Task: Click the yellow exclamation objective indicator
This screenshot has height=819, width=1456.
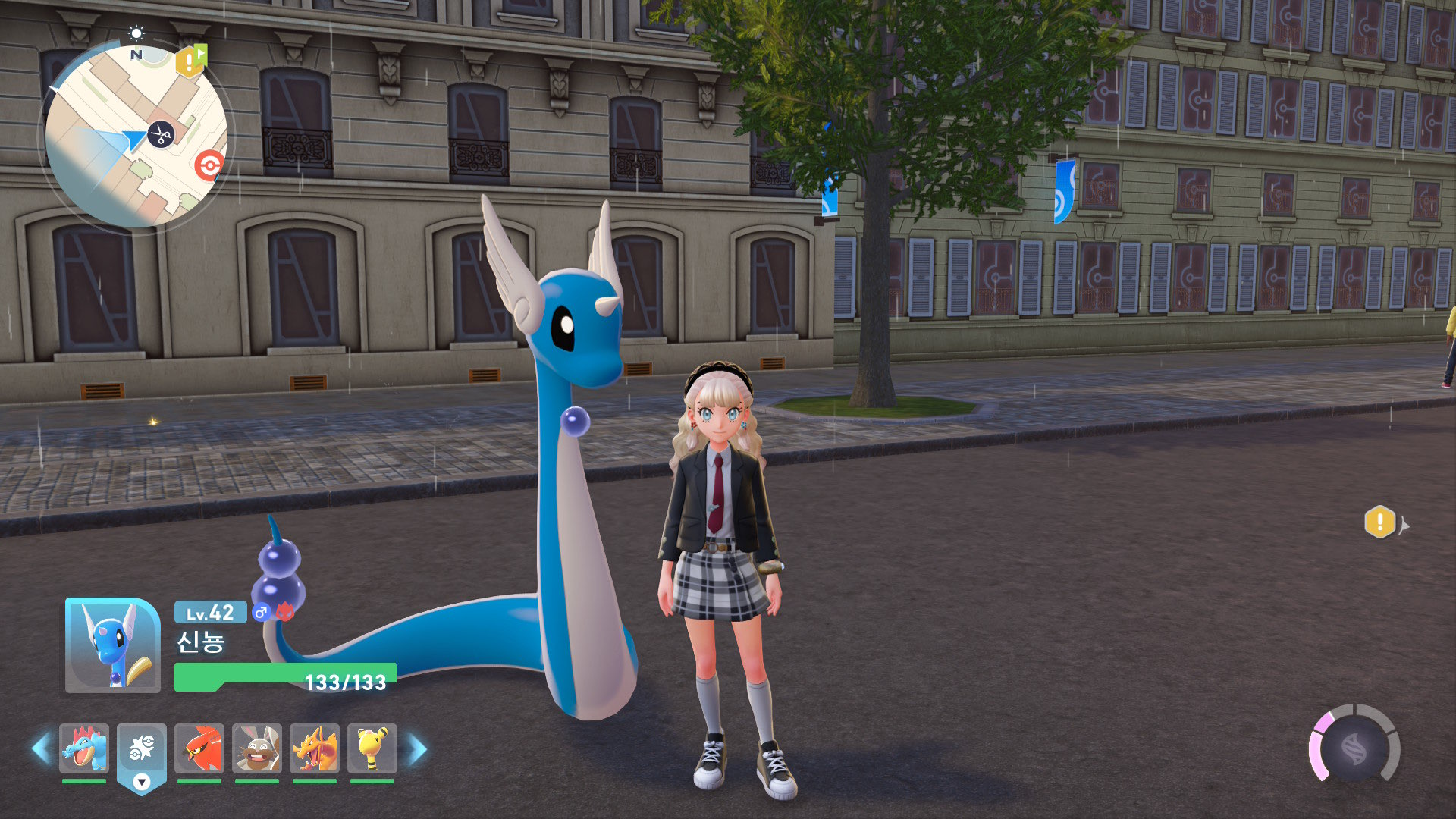Action: coord(1380,522)
